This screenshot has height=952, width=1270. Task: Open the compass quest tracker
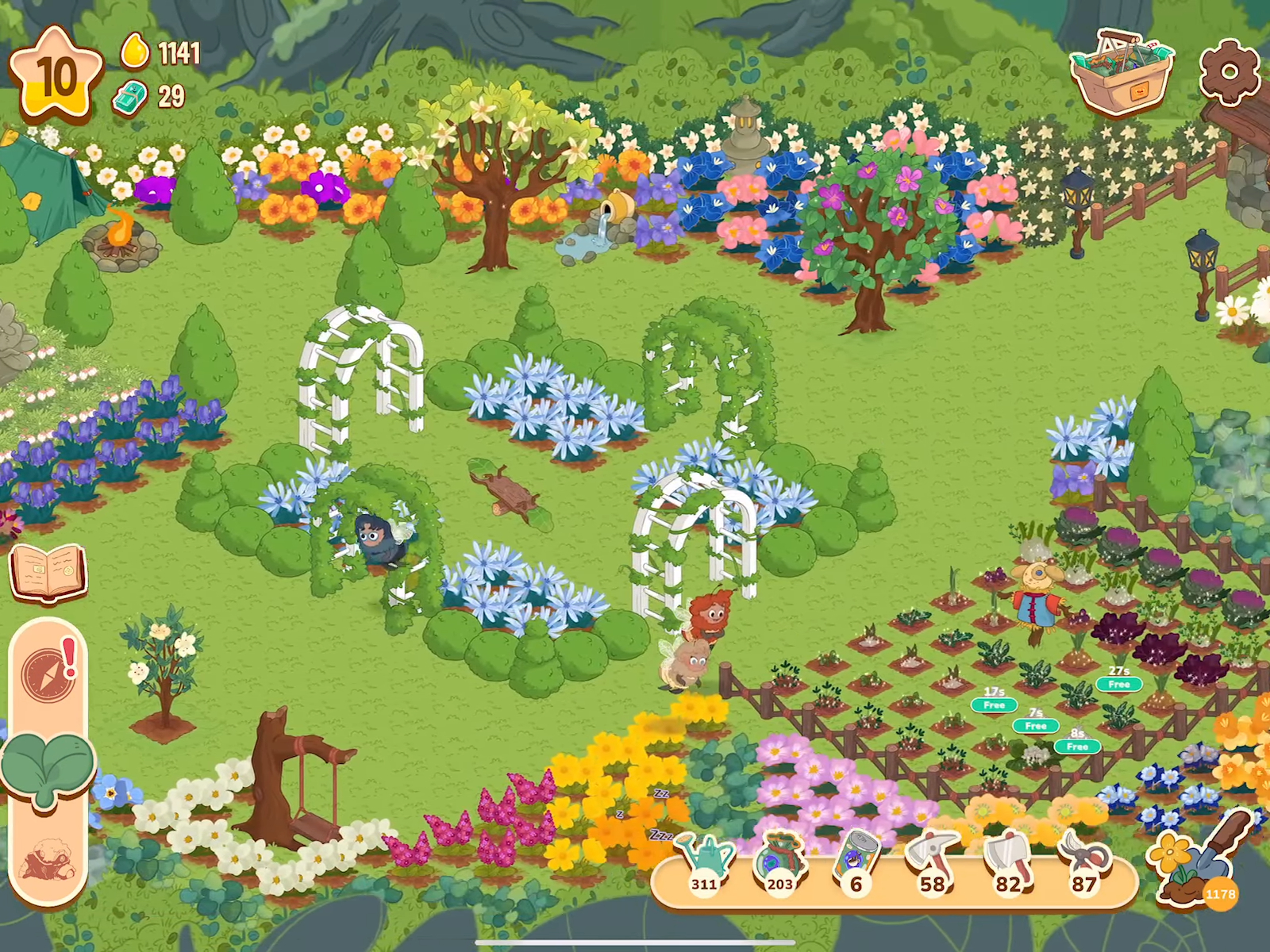pos(48,674)
